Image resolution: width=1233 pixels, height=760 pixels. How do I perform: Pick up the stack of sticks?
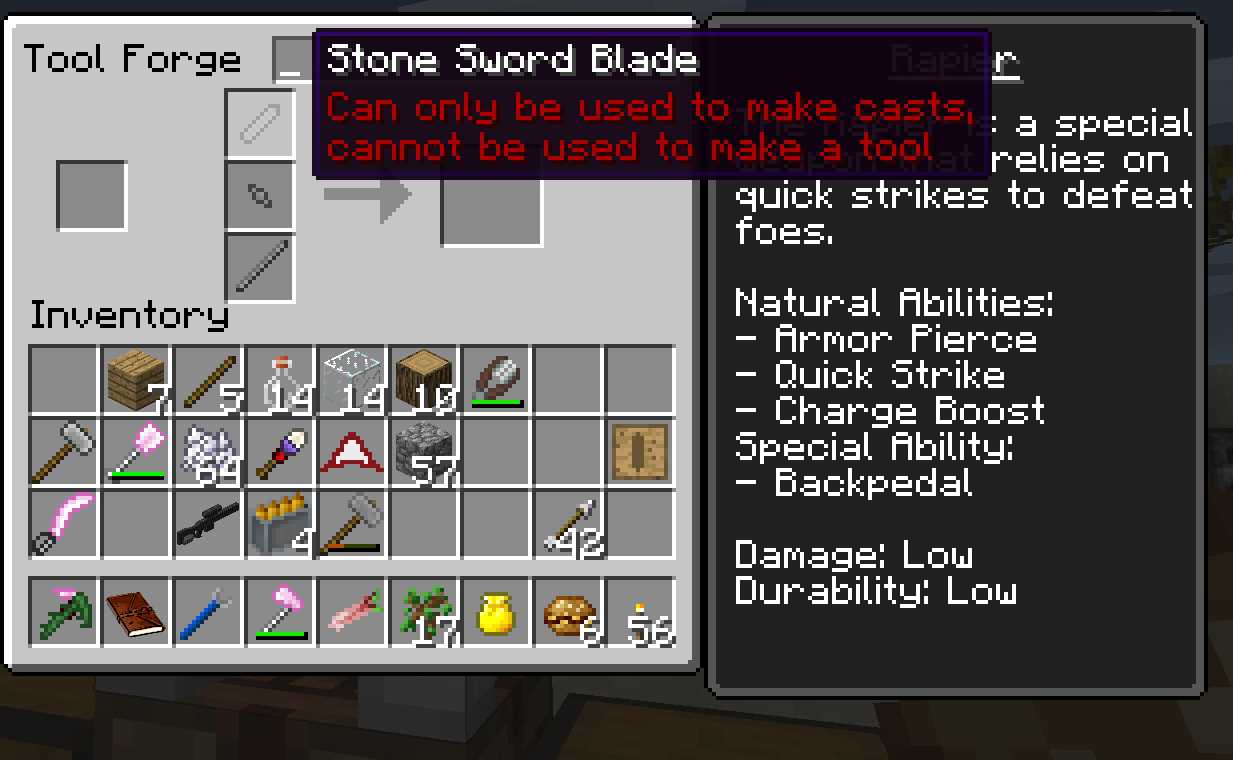[209, 380]
